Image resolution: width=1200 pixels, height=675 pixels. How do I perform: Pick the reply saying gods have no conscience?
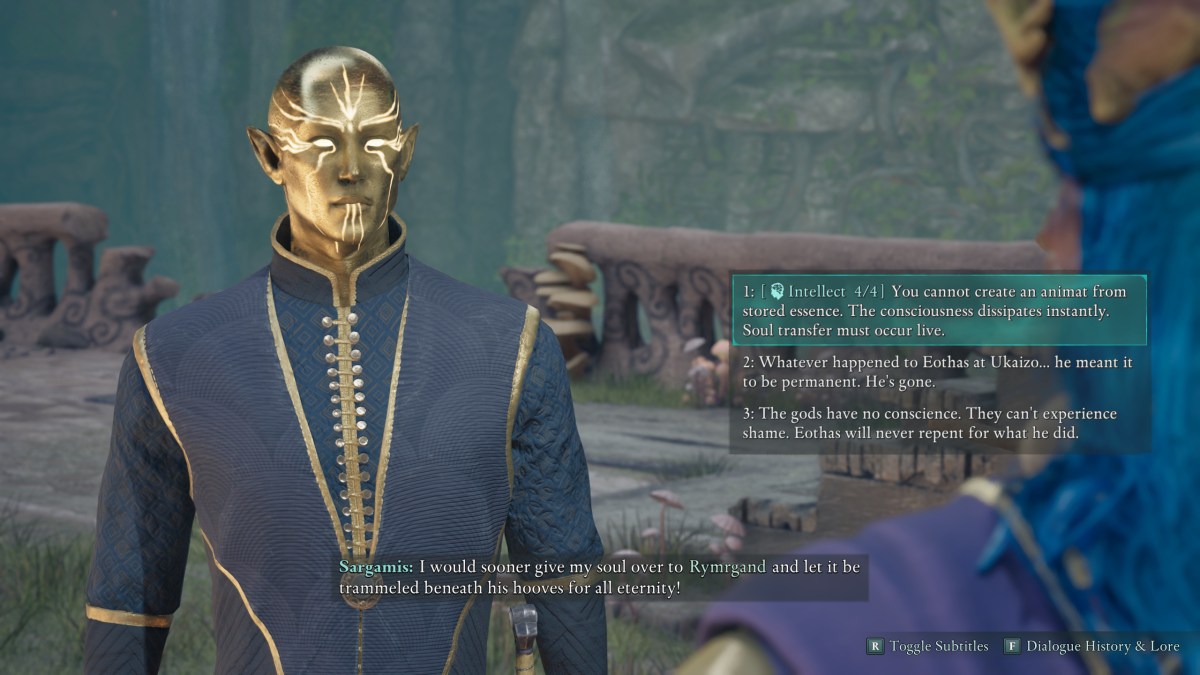pyautogui.click(x=937, y=424)
